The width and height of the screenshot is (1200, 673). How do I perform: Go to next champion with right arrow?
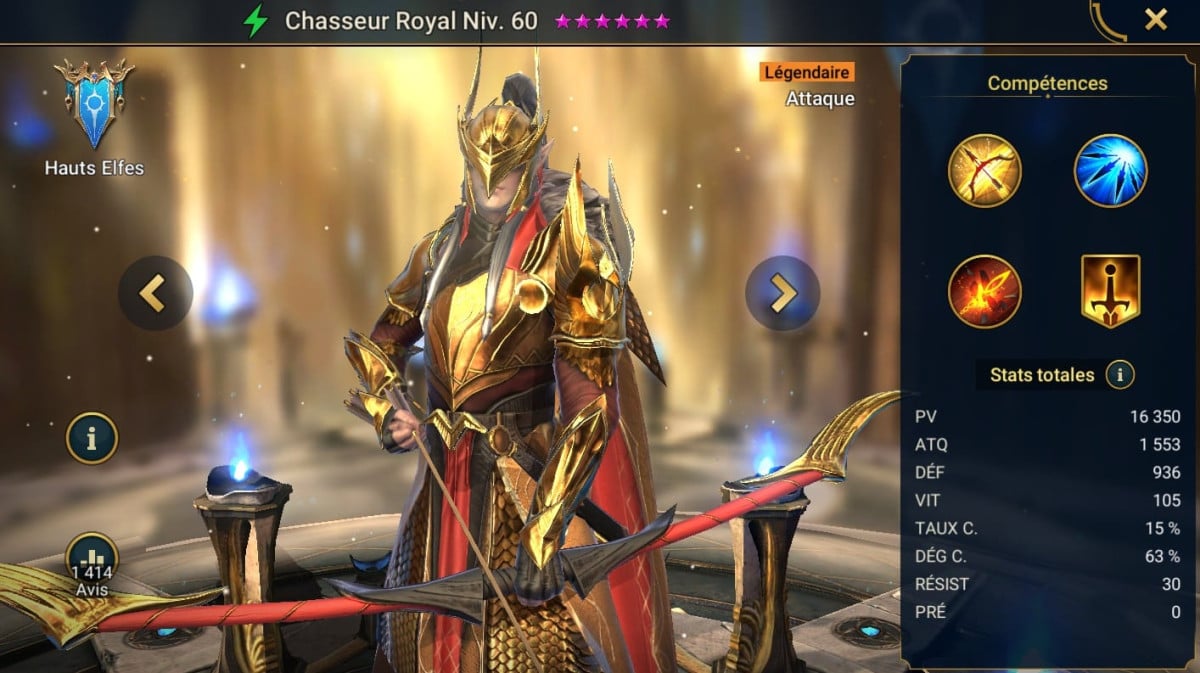(782, 293)
